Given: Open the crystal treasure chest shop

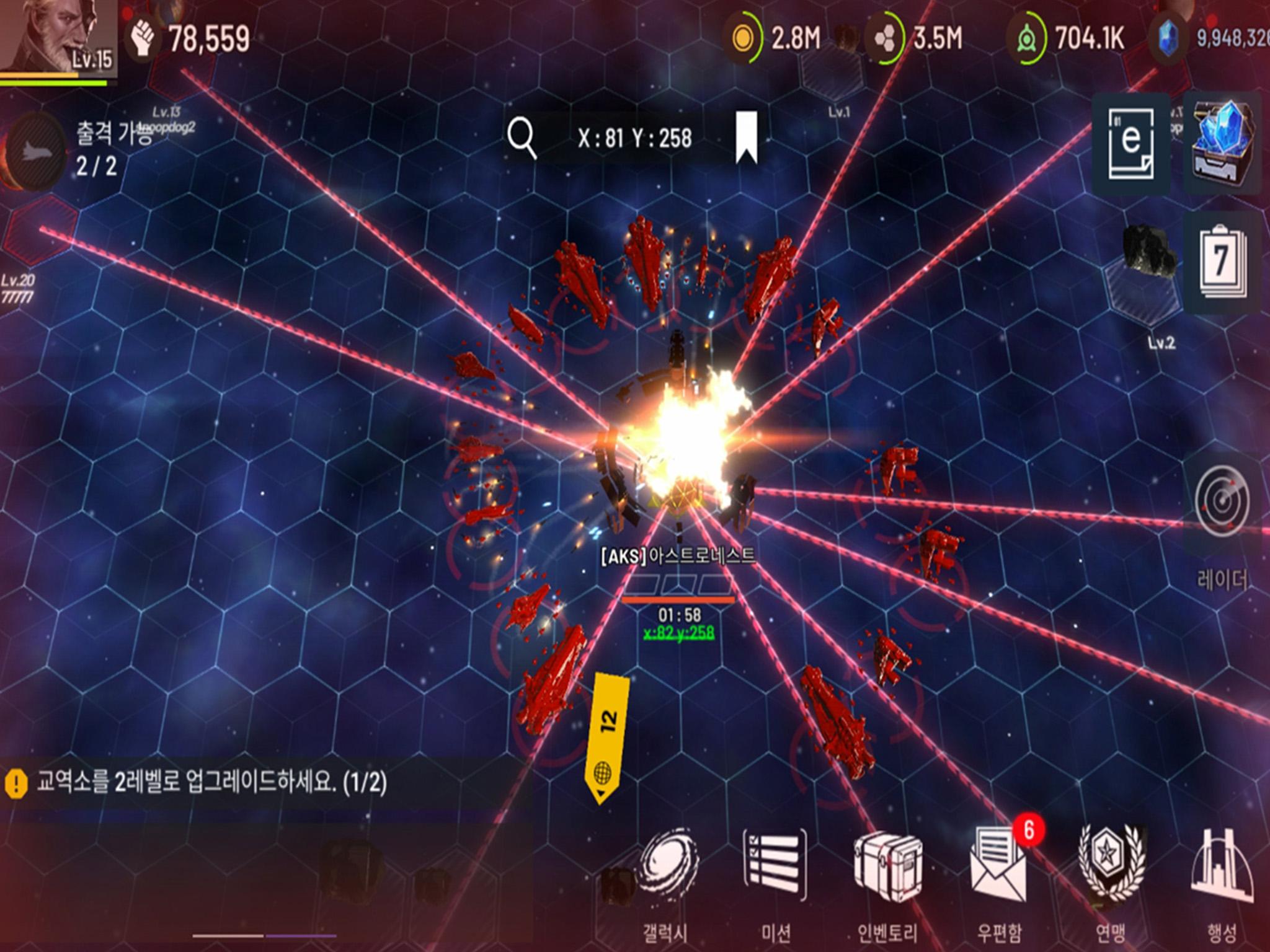Looking at the screenshot, I should click(x=1222, y=143).
